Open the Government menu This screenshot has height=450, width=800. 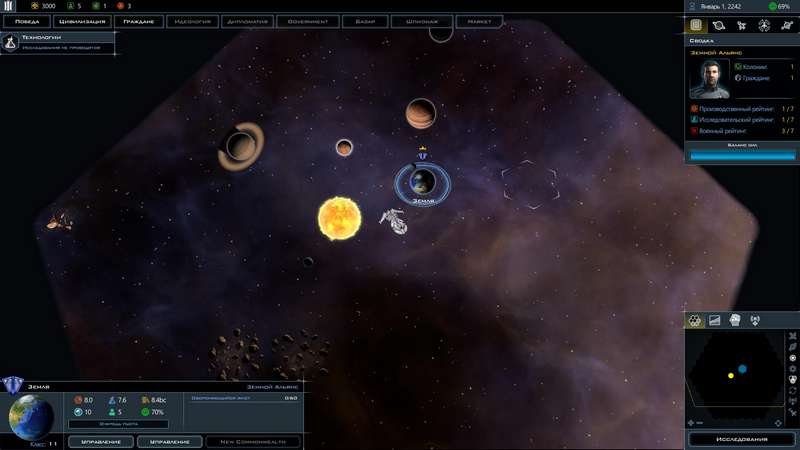(x=307, y=20)
